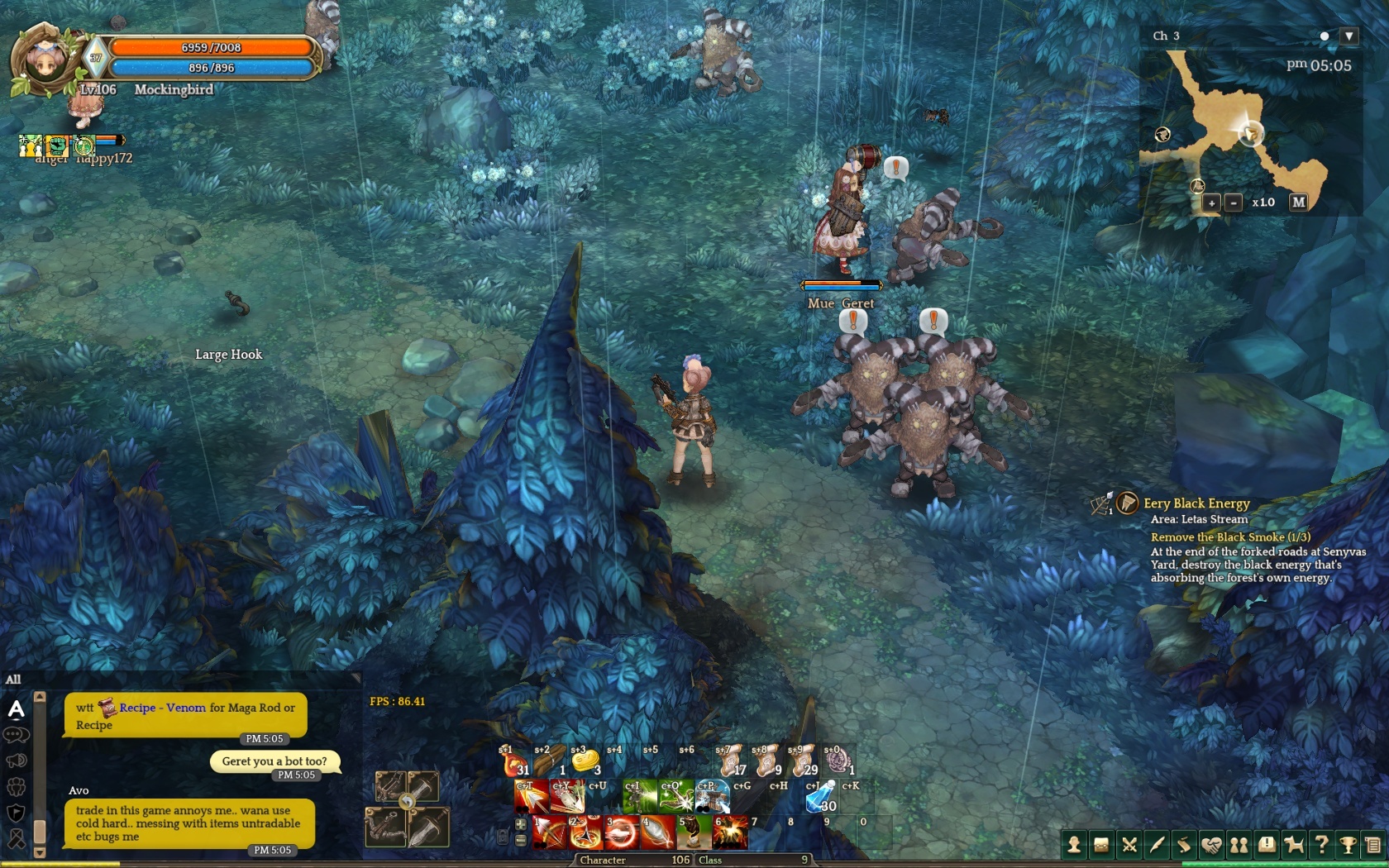The image size is (1389, 868).
Task: Open the crossed swords skills menu
Action: [x=1129, y=845]
